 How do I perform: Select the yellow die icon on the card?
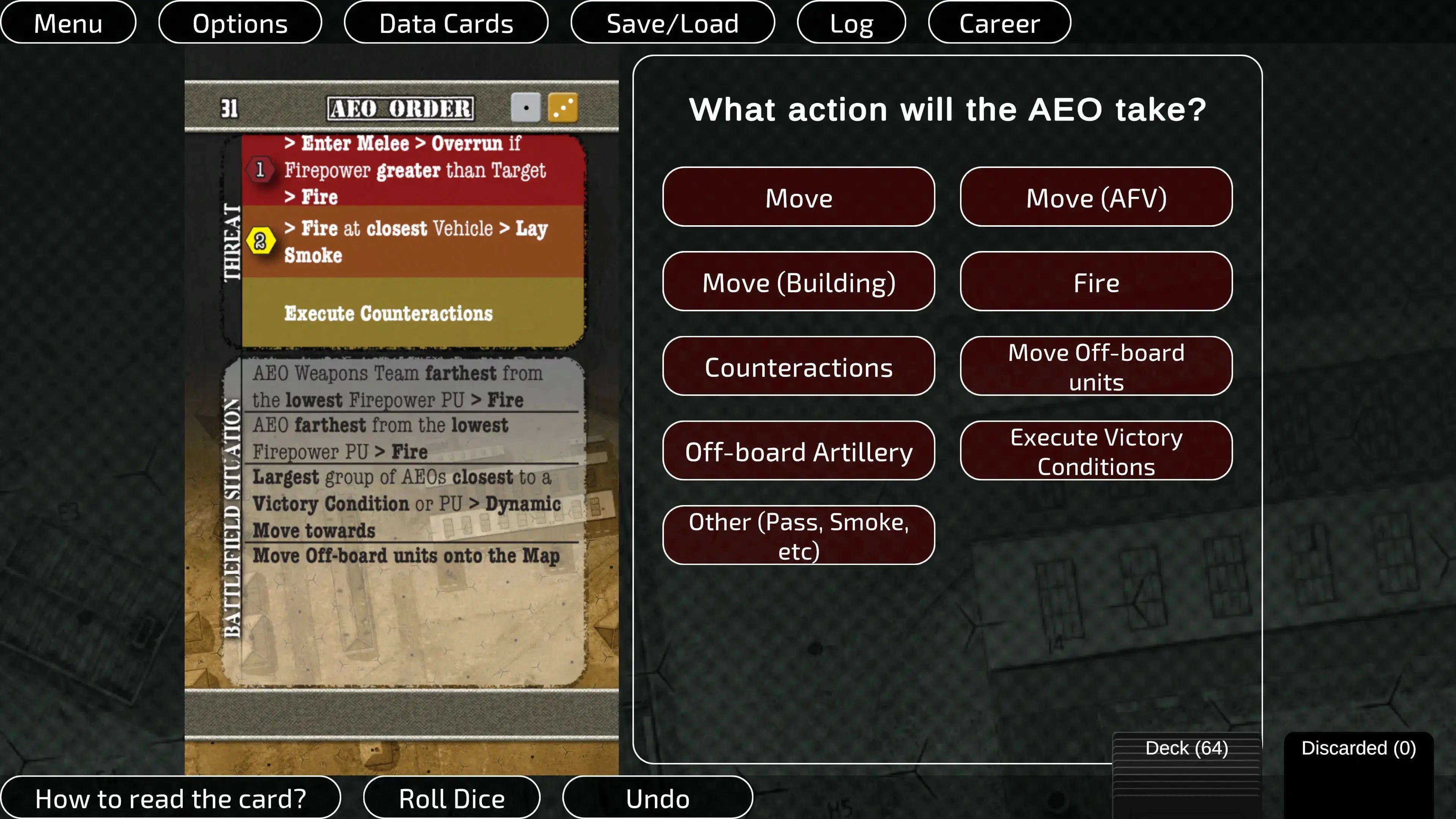click(x=563, y=107)
